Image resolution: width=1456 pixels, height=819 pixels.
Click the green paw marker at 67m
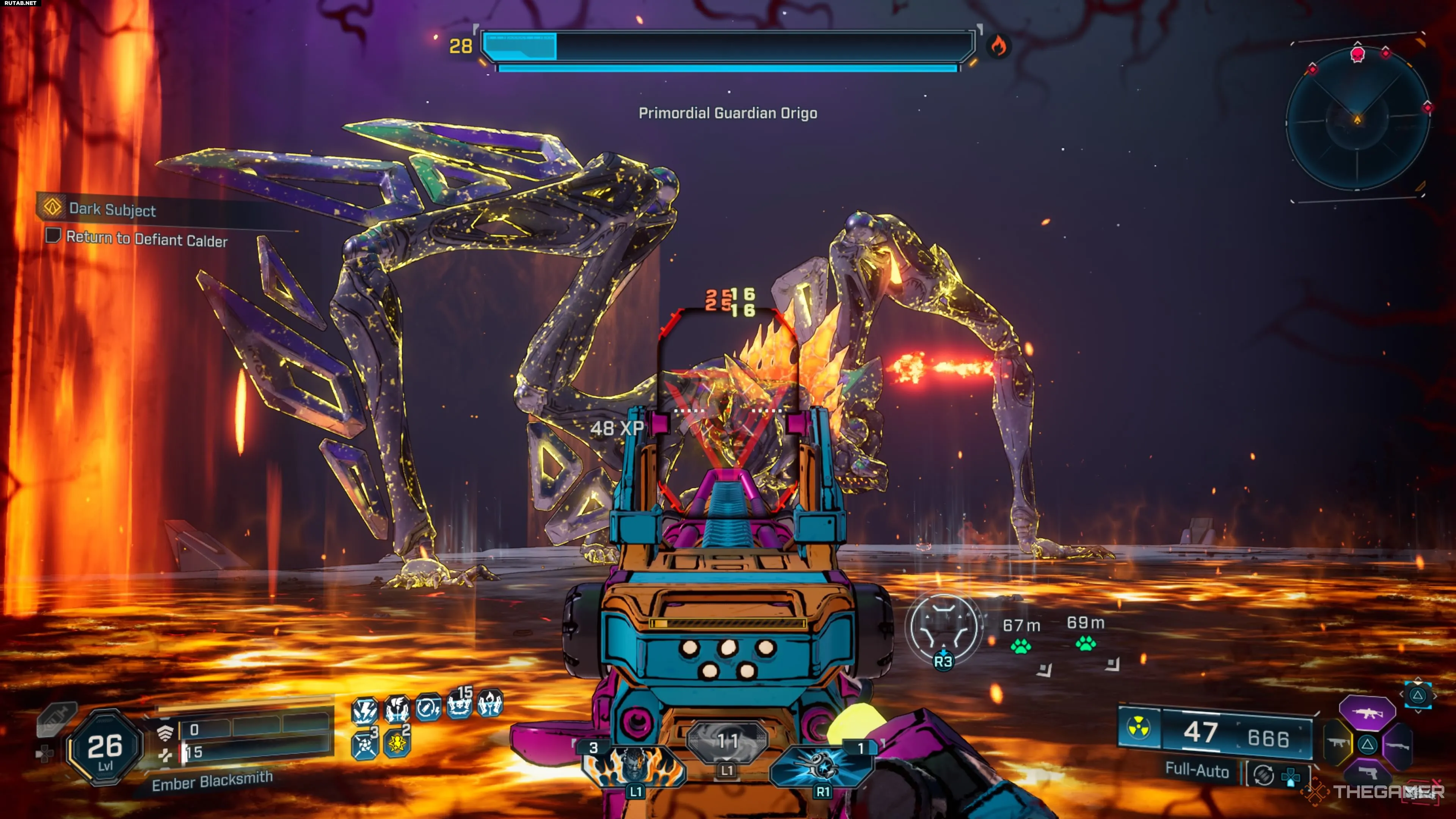[x=1020, y=645]
